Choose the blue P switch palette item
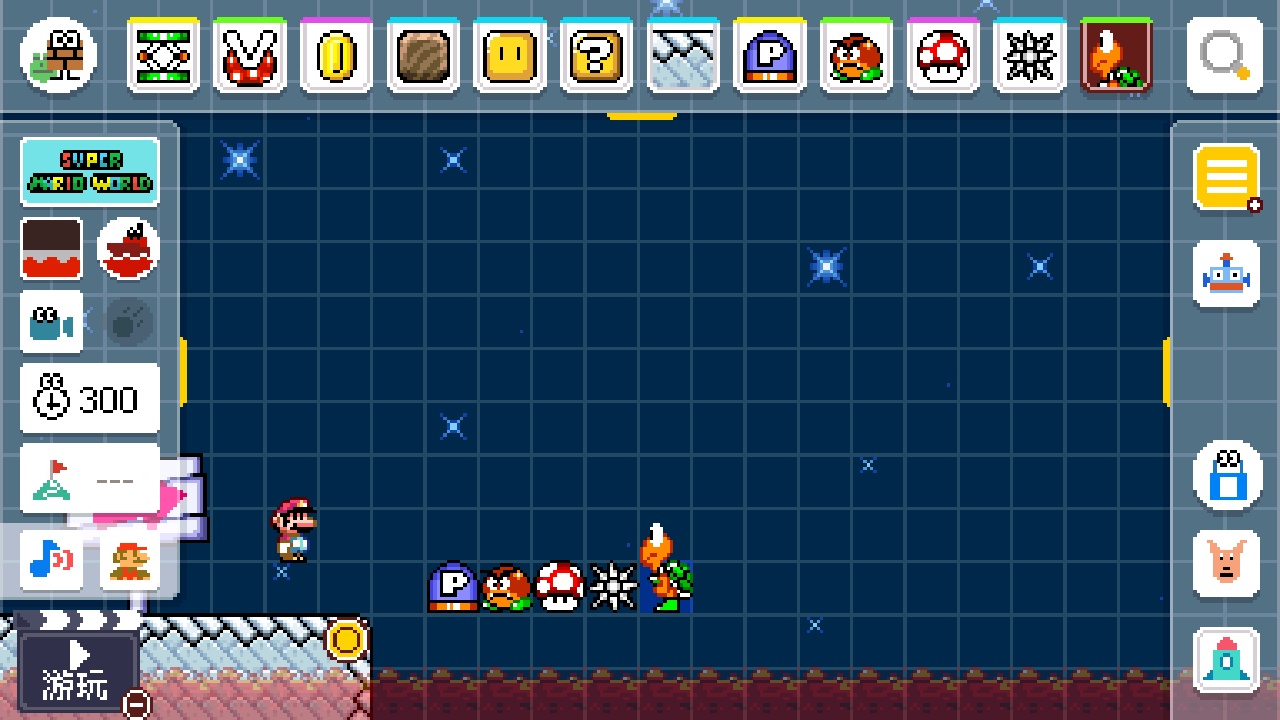Screen dimensions: 1280x720 pyautogui.click(x=769, y=55)
